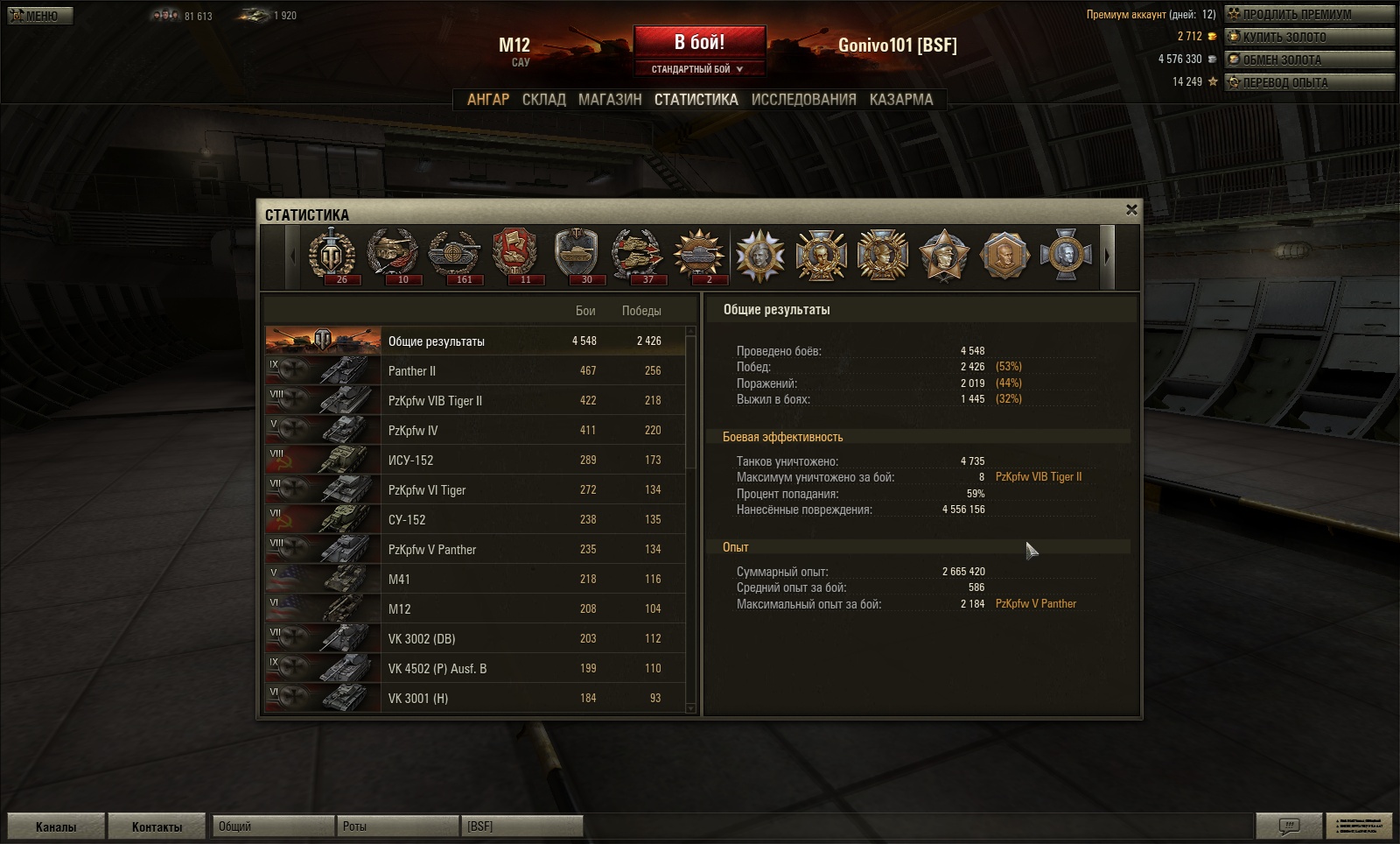The height and width of the screenshot is (844, 1400).
Task: Close the Статистика window
Action: point(1131,210)
